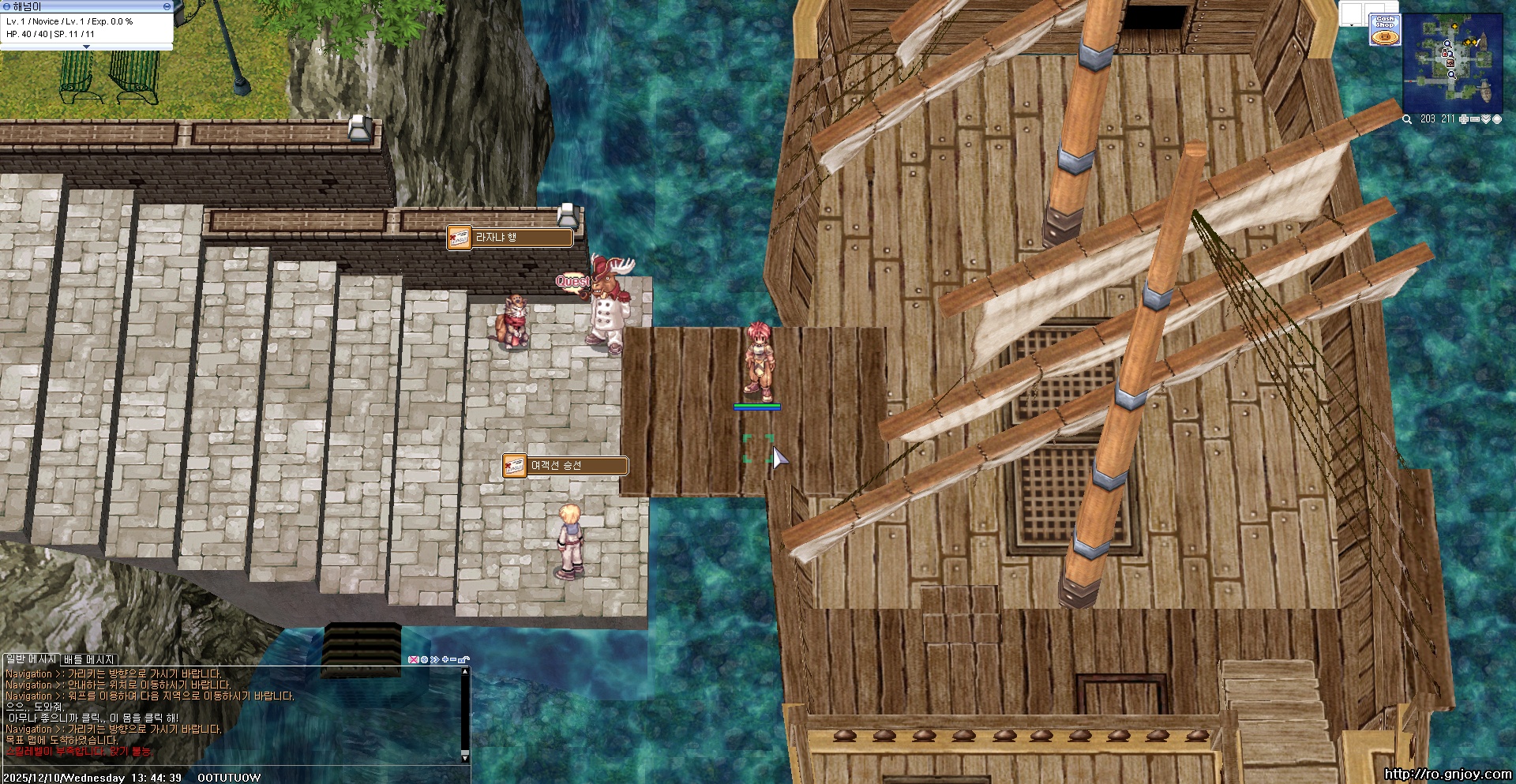Click the 여객선 승선 signboard label
The image size is (1516, 784).
click(x=576, y=466)
